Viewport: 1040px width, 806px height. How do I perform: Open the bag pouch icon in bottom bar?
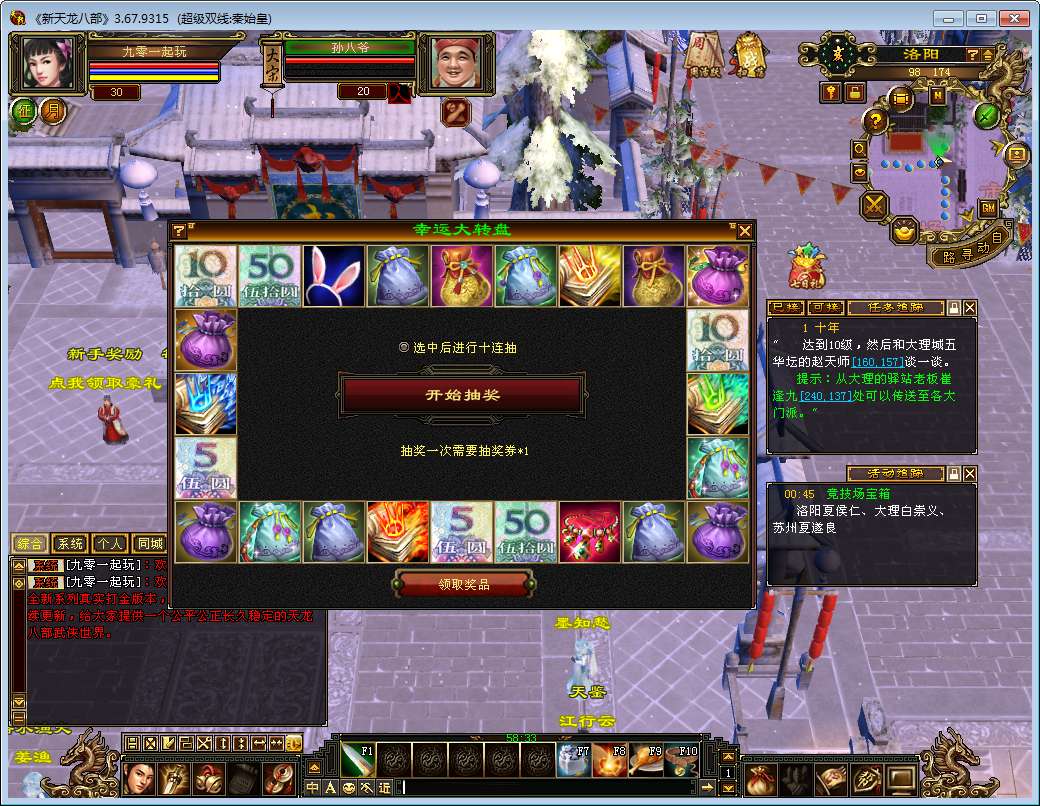pos(761,777)
